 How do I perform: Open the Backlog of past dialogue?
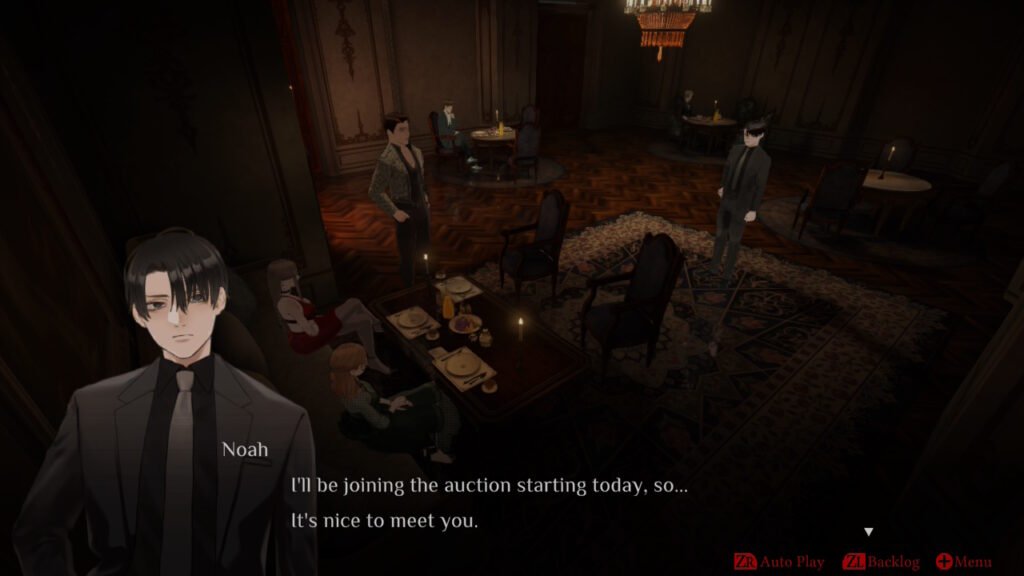click(x=881, y=562)
